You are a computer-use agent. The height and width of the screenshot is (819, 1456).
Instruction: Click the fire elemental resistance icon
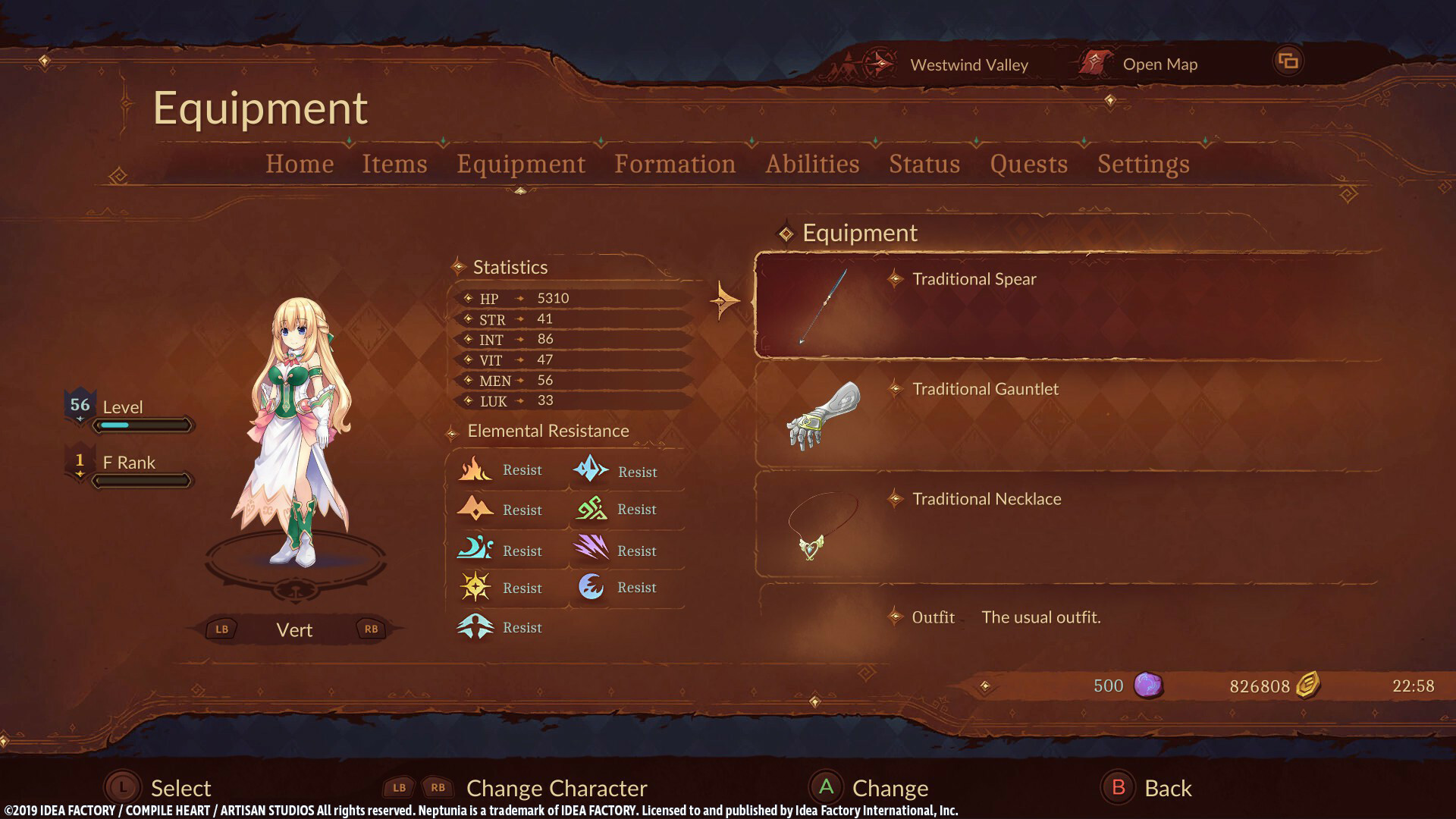tap(475, 469)
